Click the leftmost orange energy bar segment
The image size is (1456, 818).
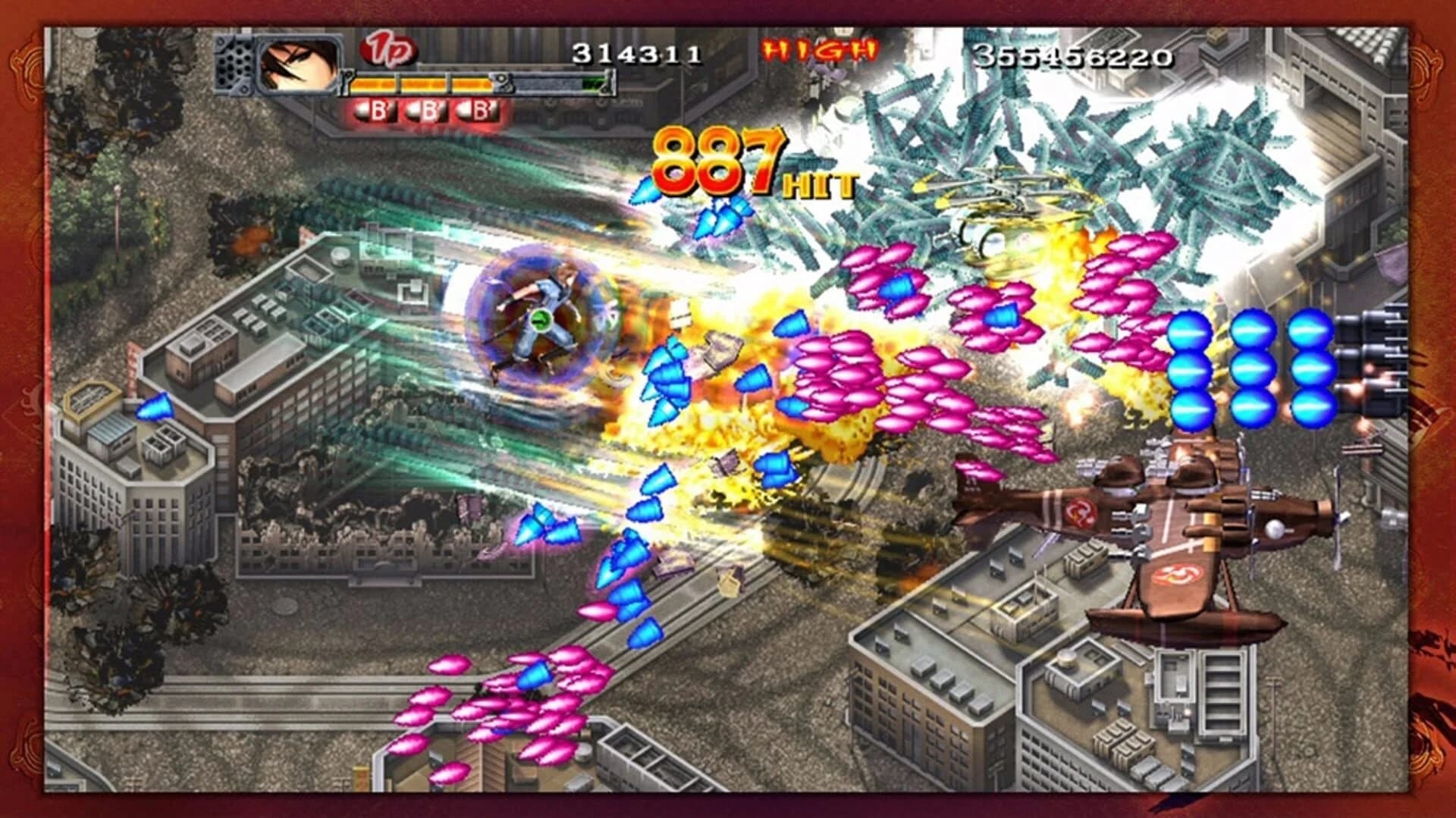[x=373, y=84]
